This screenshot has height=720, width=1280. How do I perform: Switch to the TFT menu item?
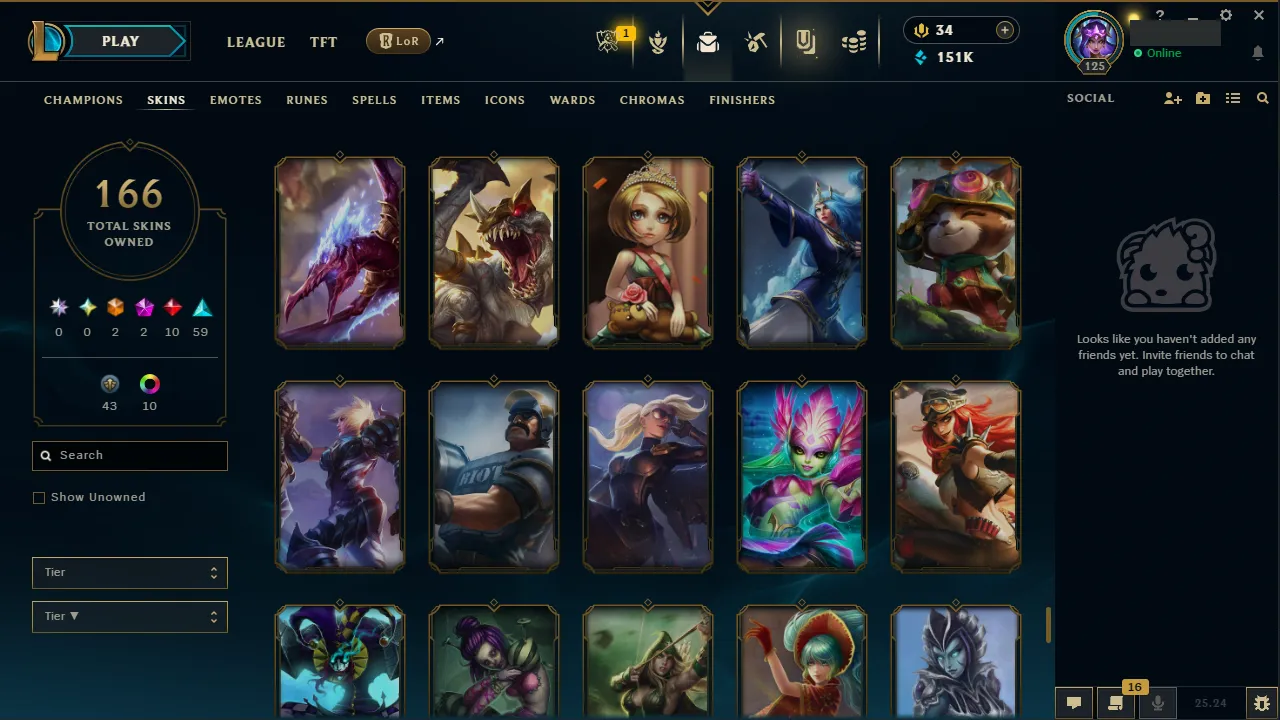click(x=323, y=42)
